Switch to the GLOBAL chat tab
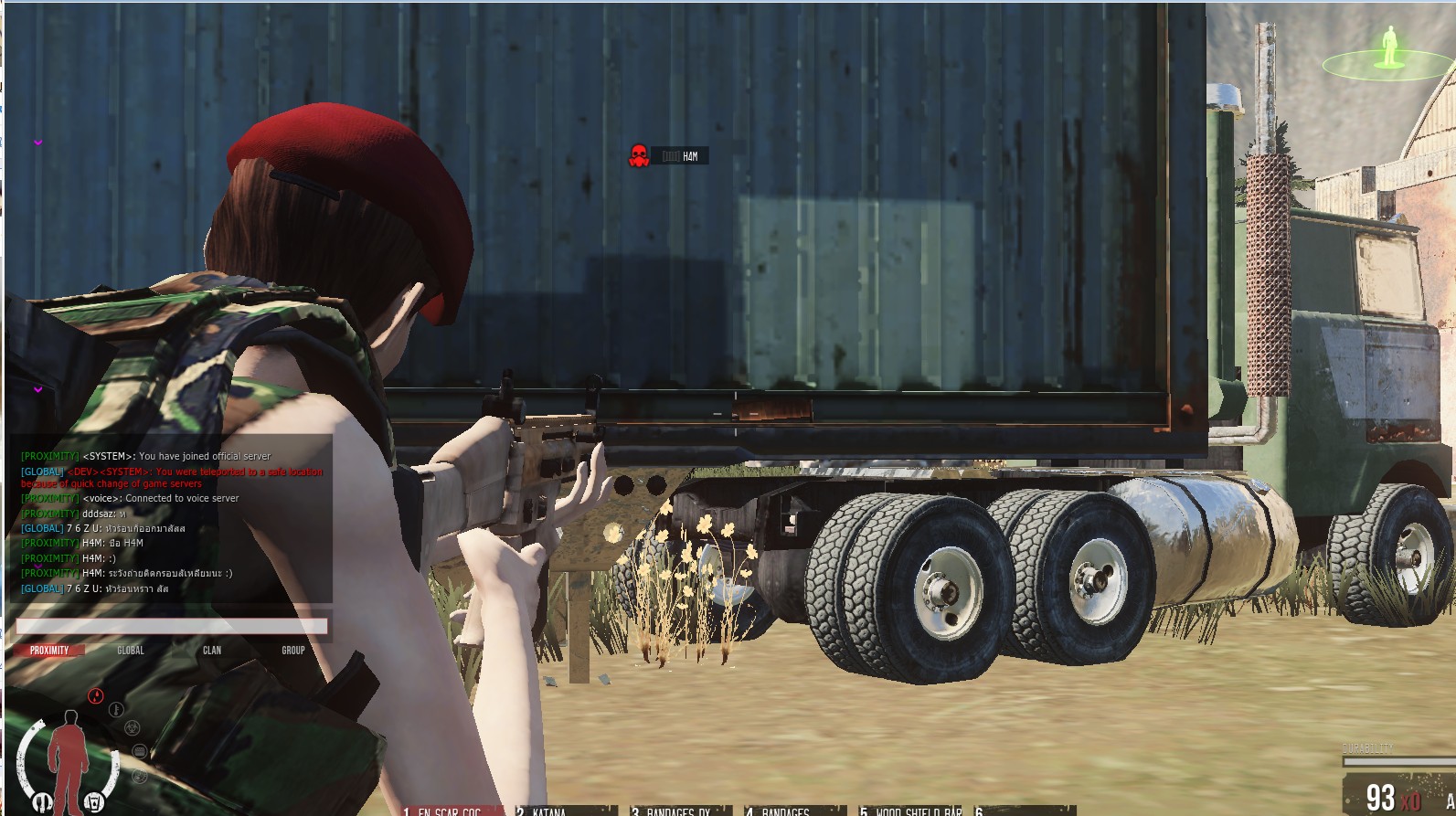 131,651
